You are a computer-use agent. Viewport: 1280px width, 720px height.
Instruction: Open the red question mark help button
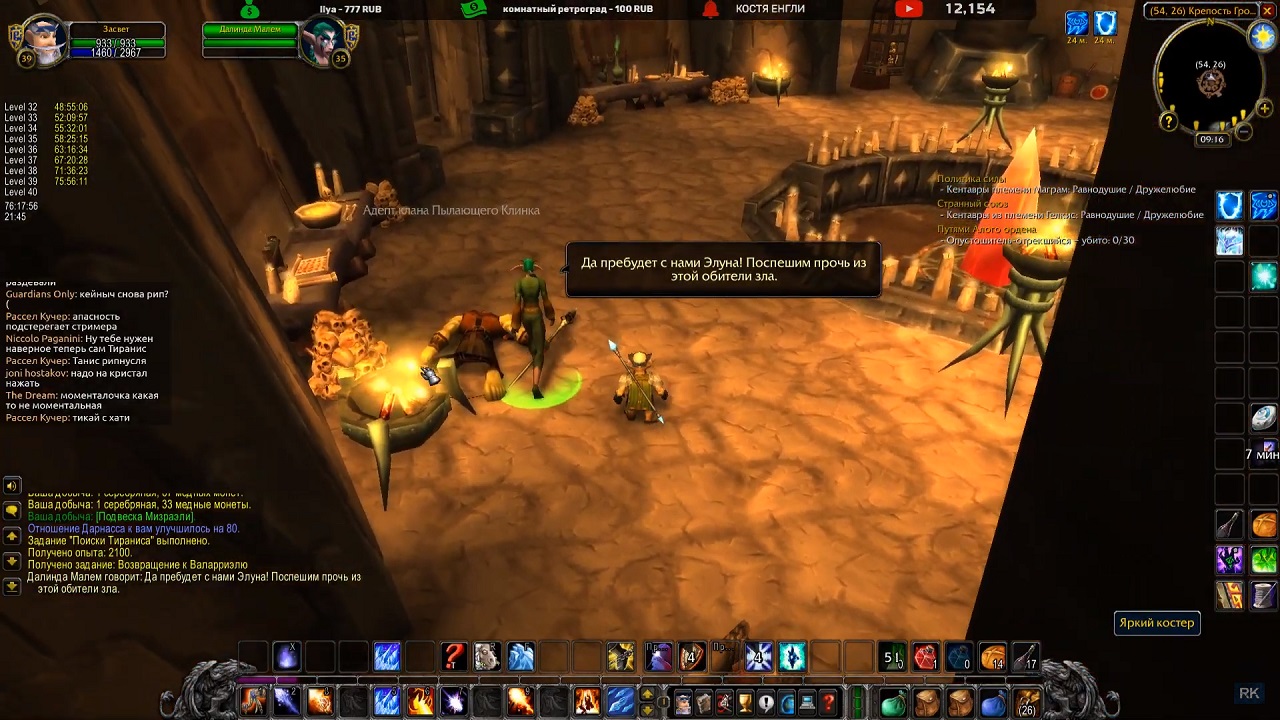point(829,703)
